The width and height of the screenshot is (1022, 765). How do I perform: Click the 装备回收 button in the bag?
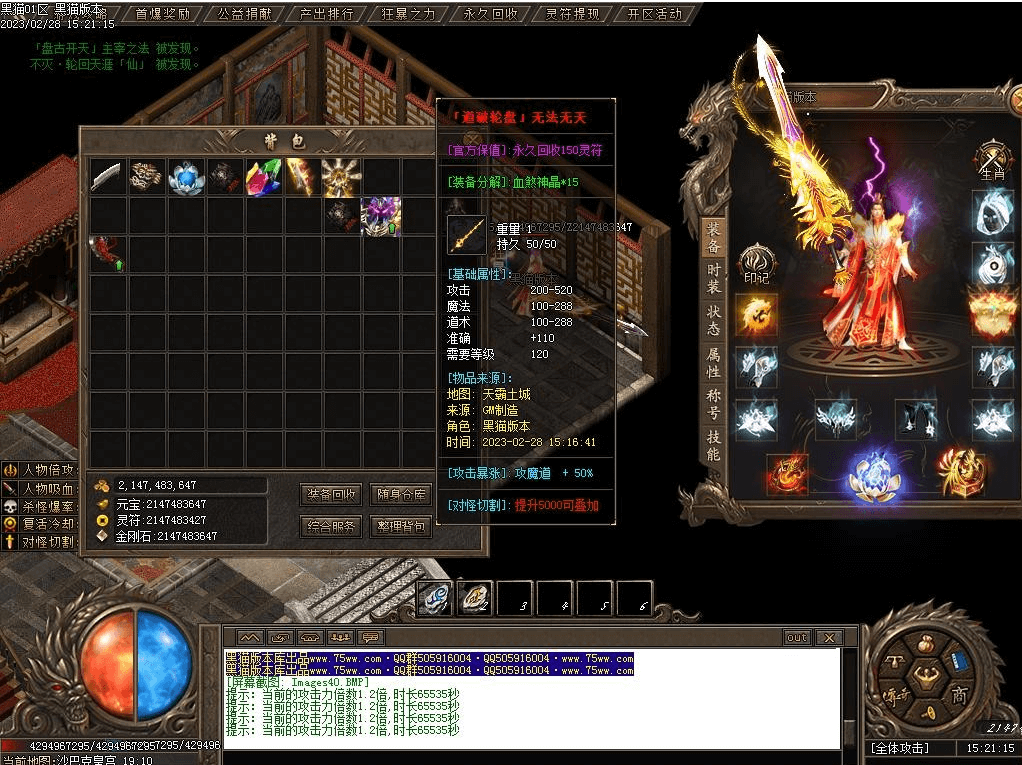(331, 494)
